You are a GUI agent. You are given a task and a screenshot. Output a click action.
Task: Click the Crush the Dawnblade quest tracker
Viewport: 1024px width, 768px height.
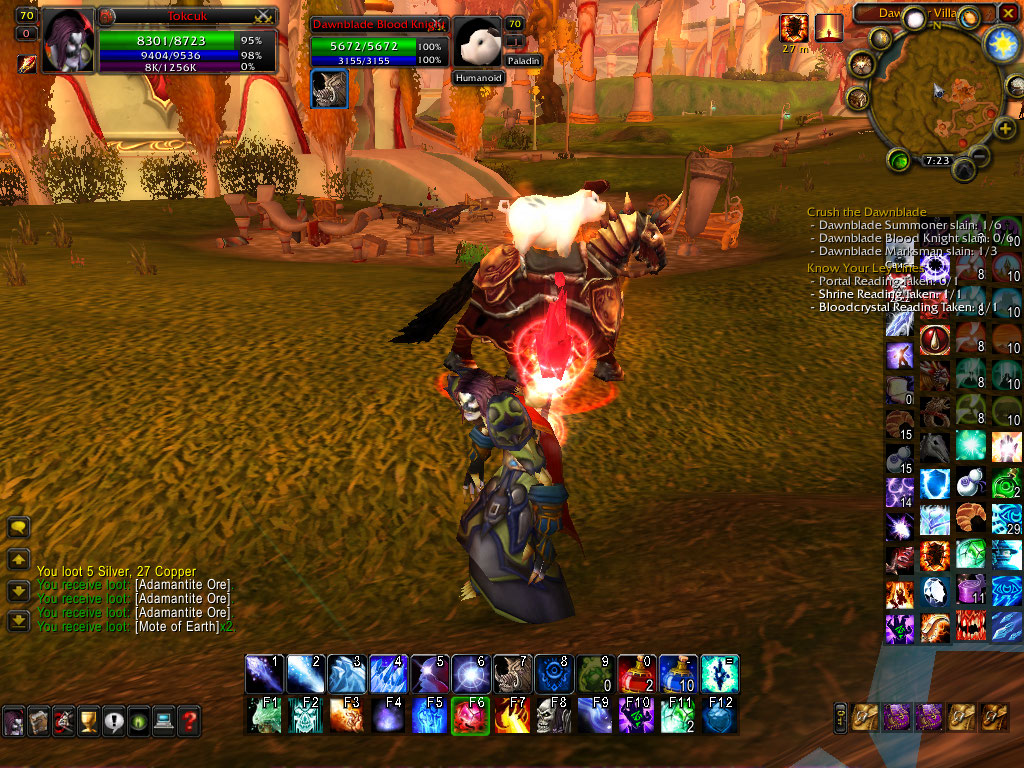866,212
